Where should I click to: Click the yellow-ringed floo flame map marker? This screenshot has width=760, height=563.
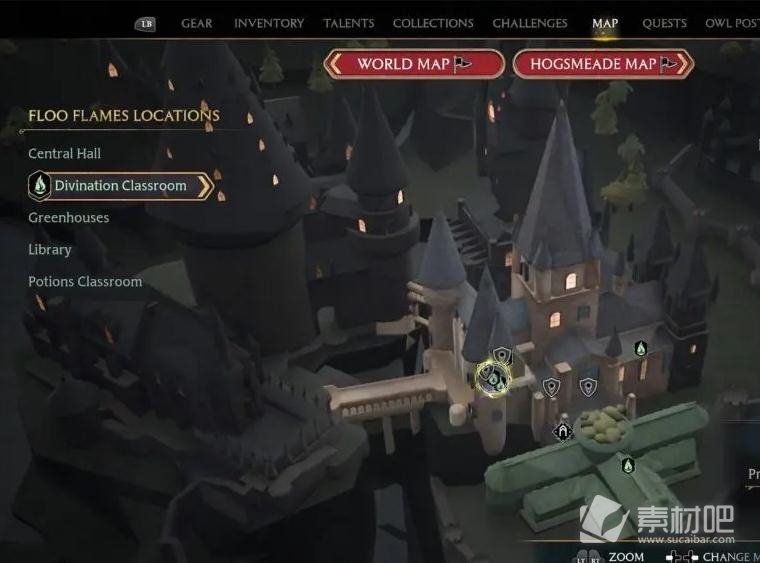[x=493, y=378]
